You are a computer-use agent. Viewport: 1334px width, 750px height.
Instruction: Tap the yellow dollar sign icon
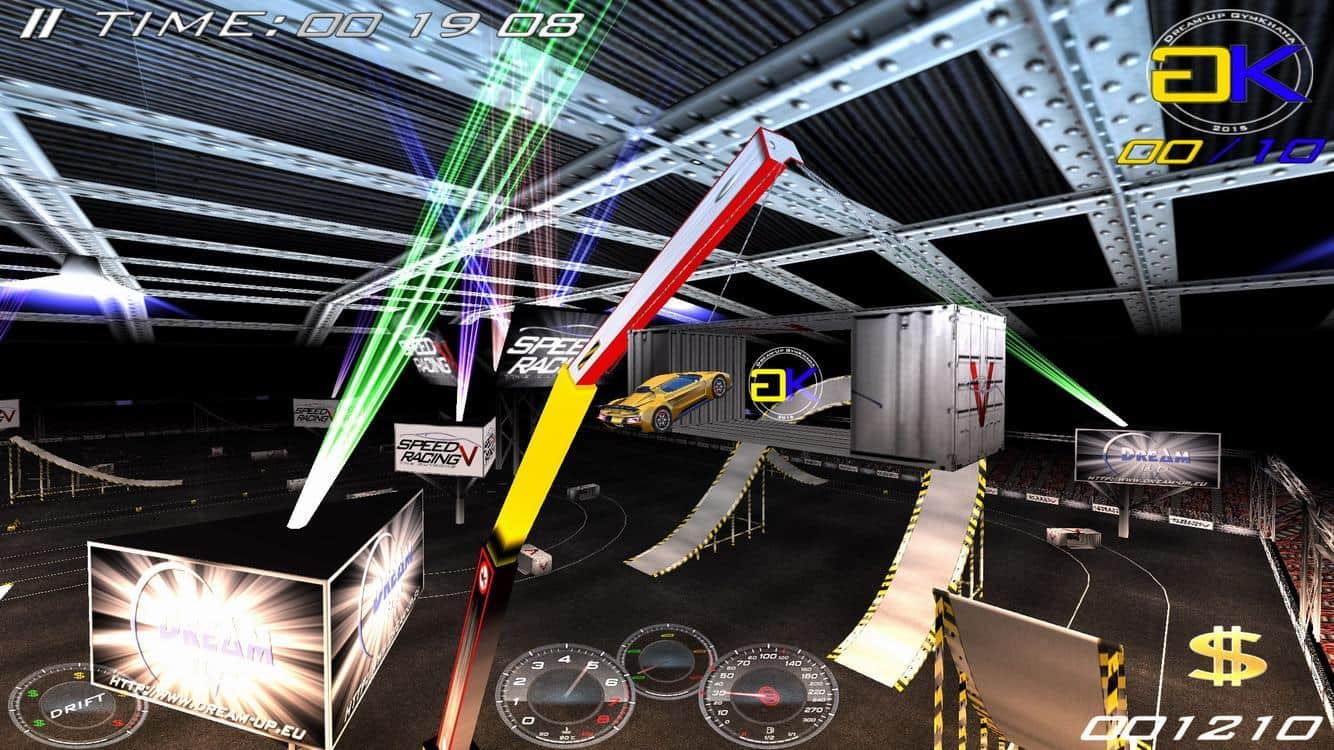1228,657
